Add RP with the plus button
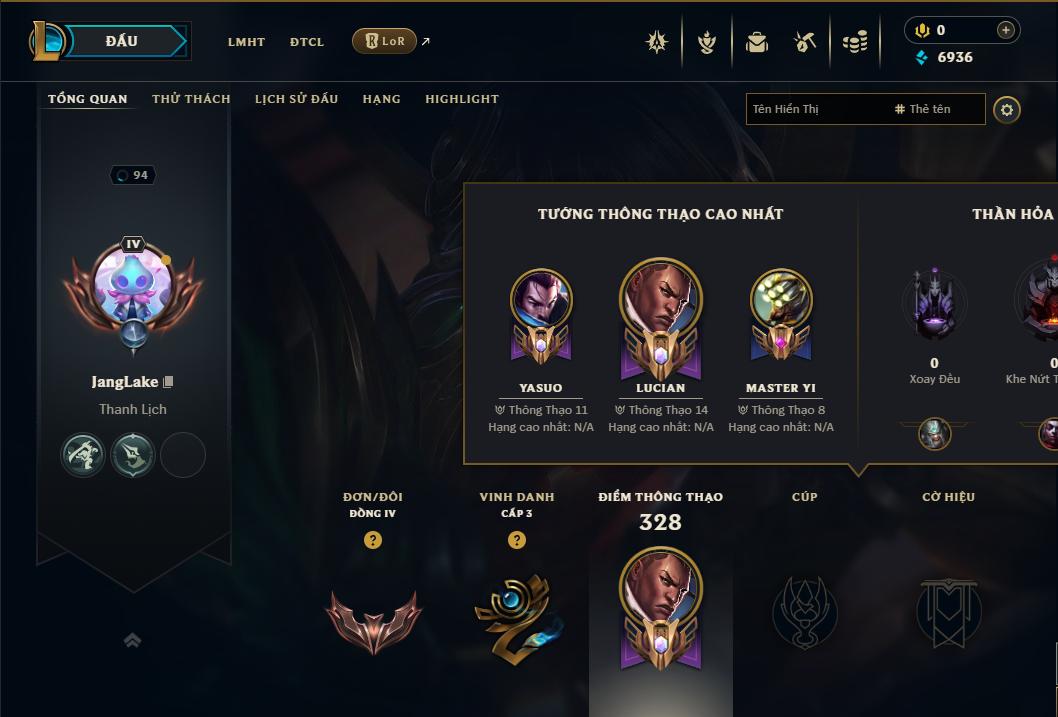Viewport: 1058px width, 717px height. click(1006, 30)
